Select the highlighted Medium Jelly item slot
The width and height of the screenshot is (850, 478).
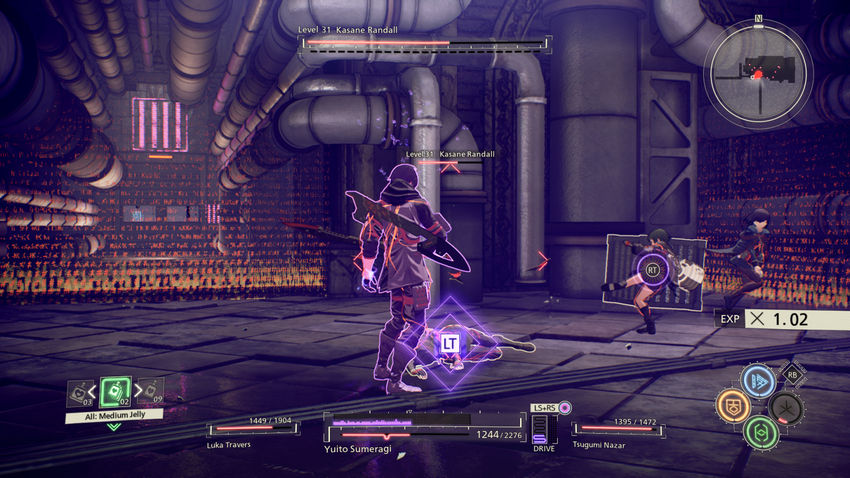point(115,392)
